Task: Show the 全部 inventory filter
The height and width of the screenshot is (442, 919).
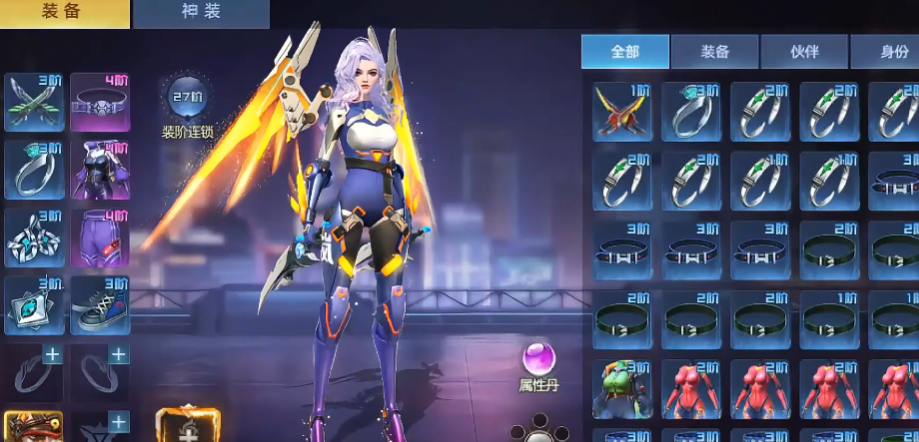Action: tap(625, 52)
